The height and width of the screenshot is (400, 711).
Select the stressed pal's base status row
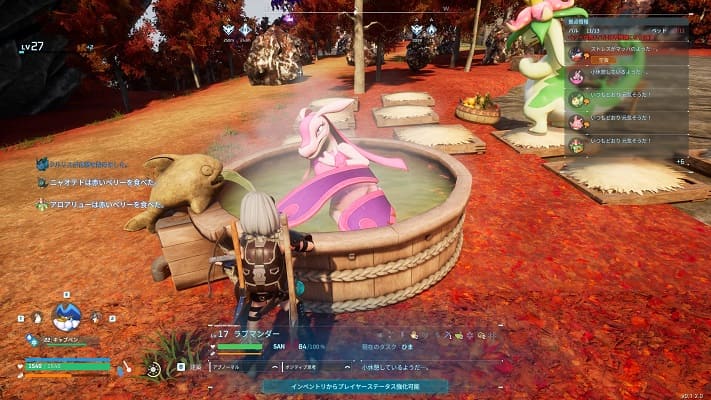click(628, 54)
